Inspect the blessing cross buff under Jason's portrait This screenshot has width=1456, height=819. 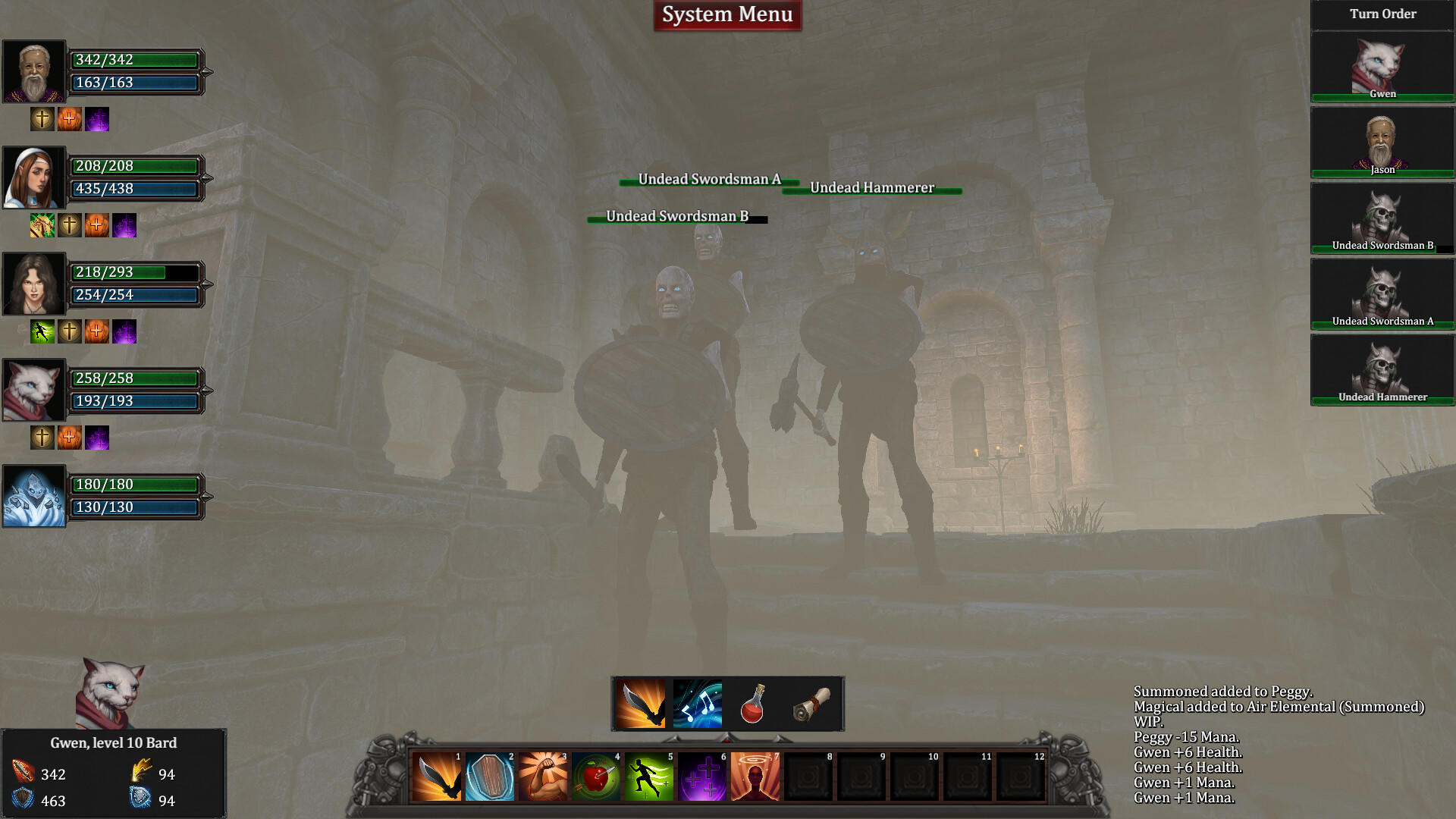pyautogui.click(x=42, y=119)
